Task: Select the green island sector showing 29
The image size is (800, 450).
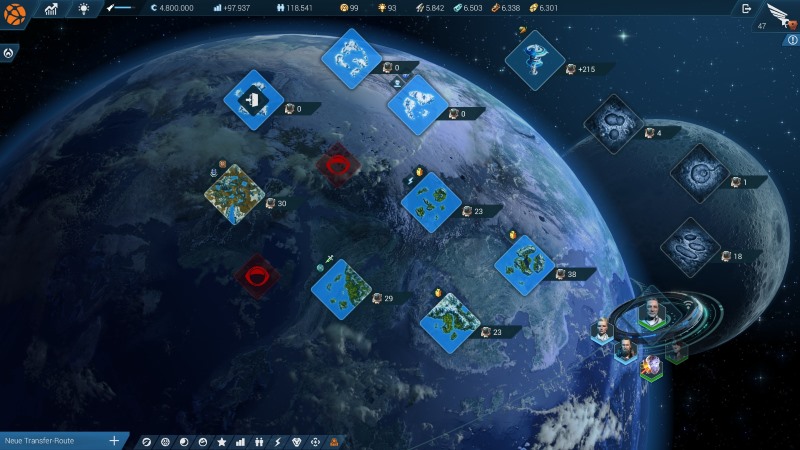Action: (341, 289)
